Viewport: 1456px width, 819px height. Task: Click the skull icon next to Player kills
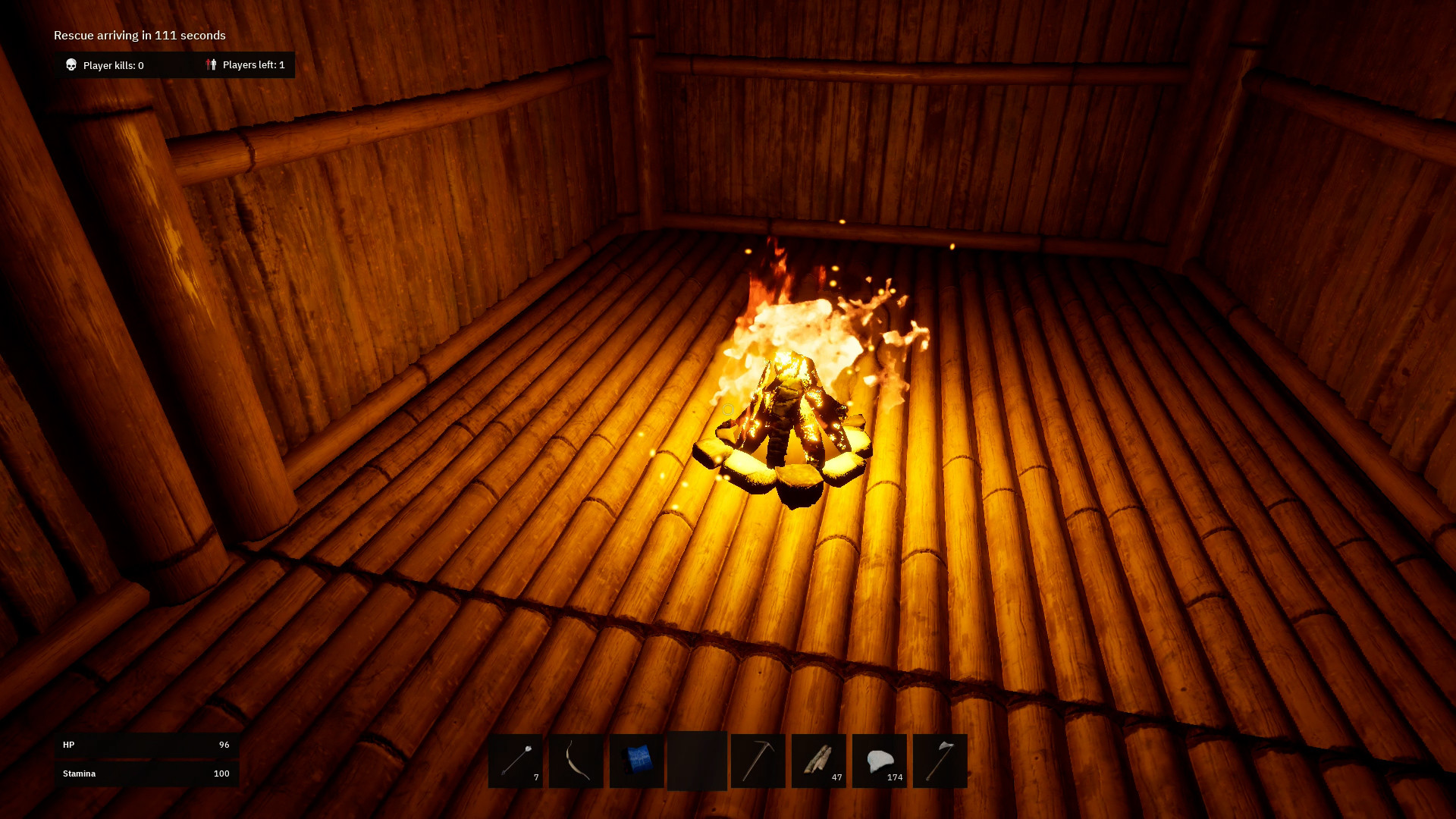click(x=72, y=65)
